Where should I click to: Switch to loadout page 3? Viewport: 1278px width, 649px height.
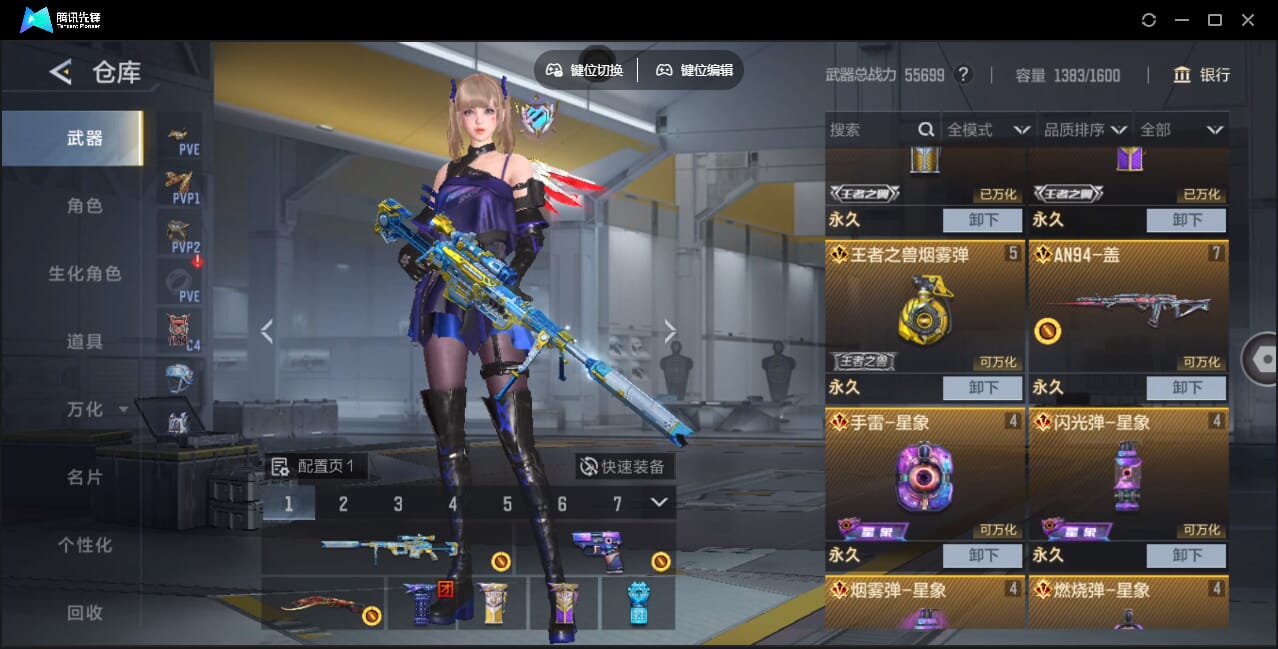398,504
